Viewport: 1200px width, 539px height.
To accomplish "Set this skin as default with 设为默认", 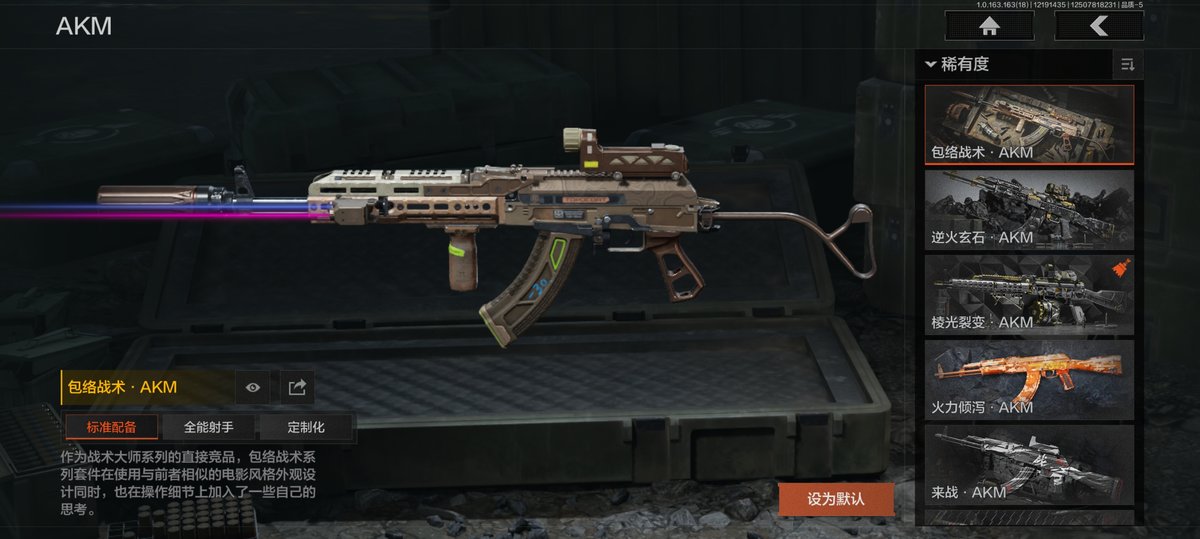I will click(x=836, y=498).
